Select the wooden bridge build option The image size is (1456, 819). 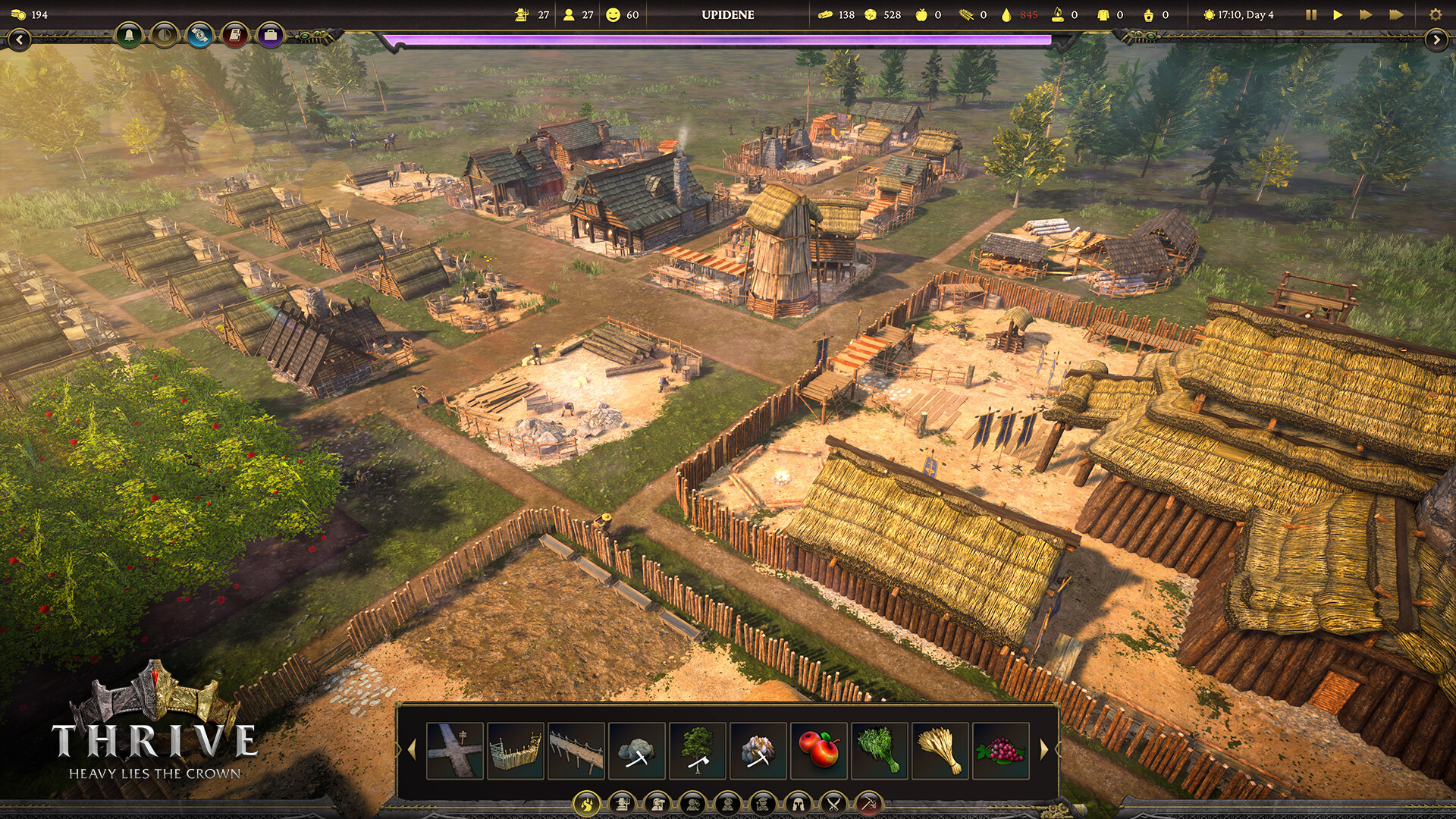click(576, 751)
